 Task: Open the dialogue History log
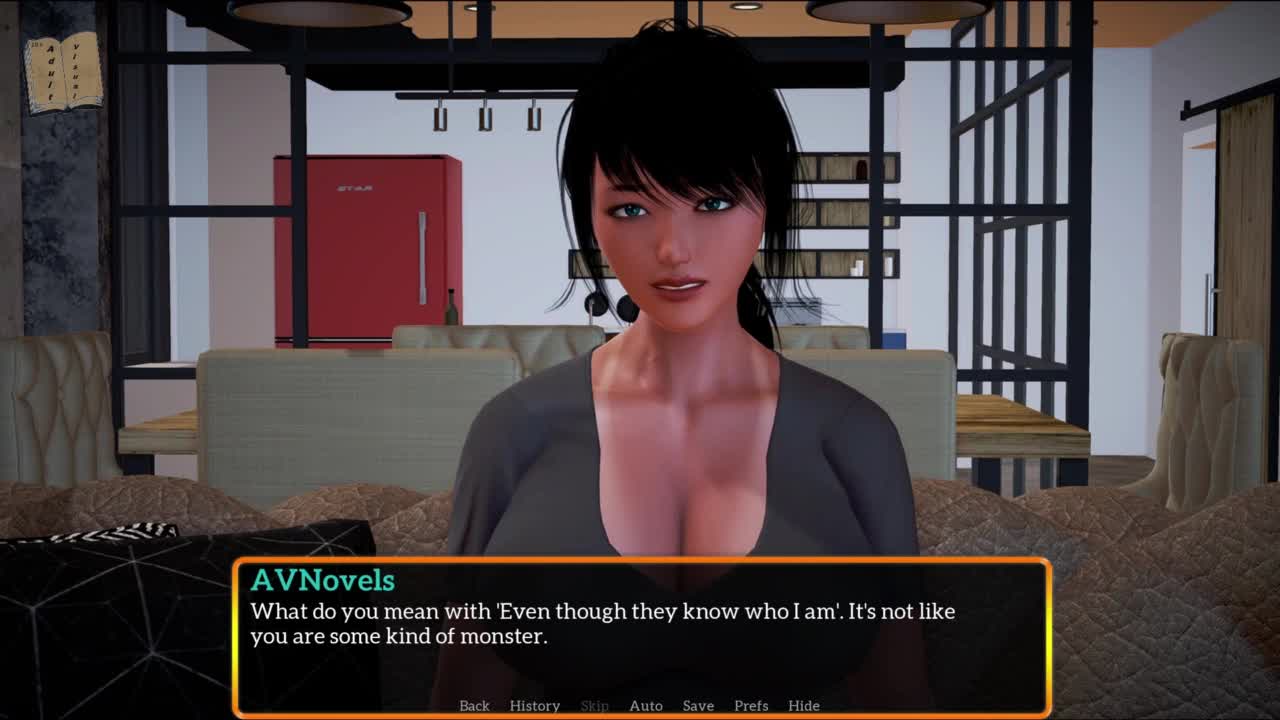[x=534, y=705]
